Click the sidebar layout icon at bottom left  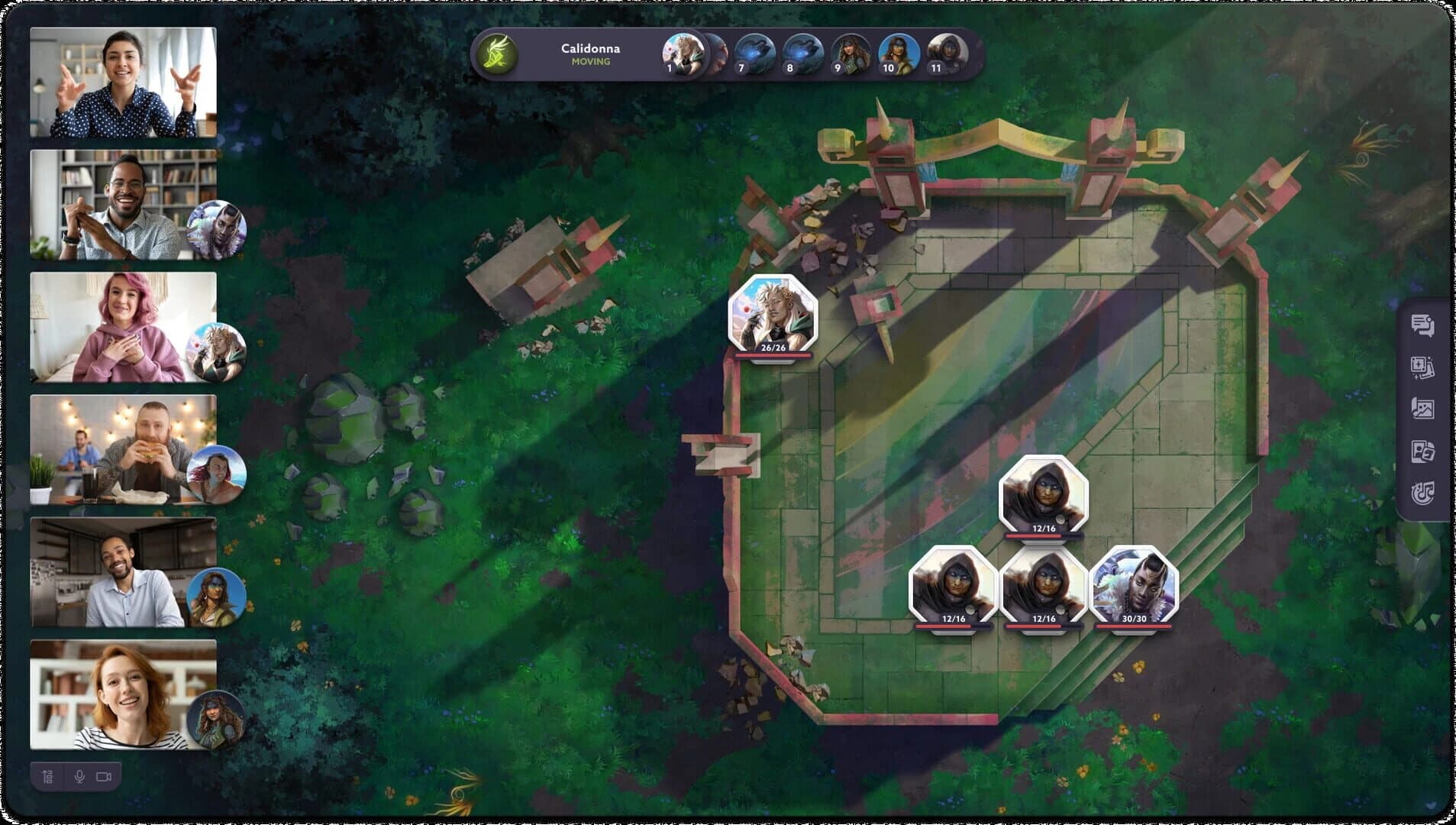click(x=47, y=775)
